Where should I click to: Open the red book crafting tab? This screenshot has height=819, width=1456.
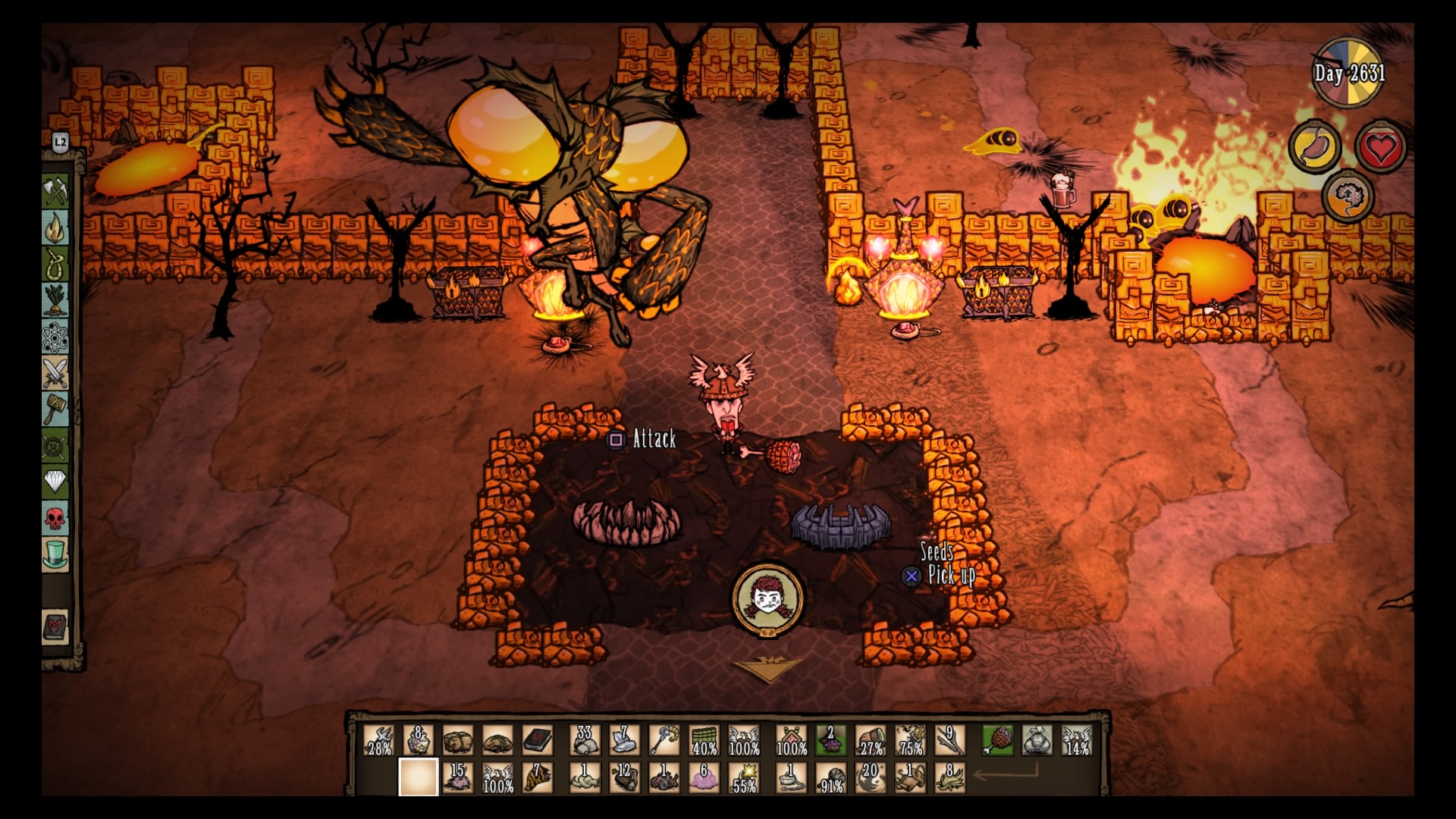(55, 628)
